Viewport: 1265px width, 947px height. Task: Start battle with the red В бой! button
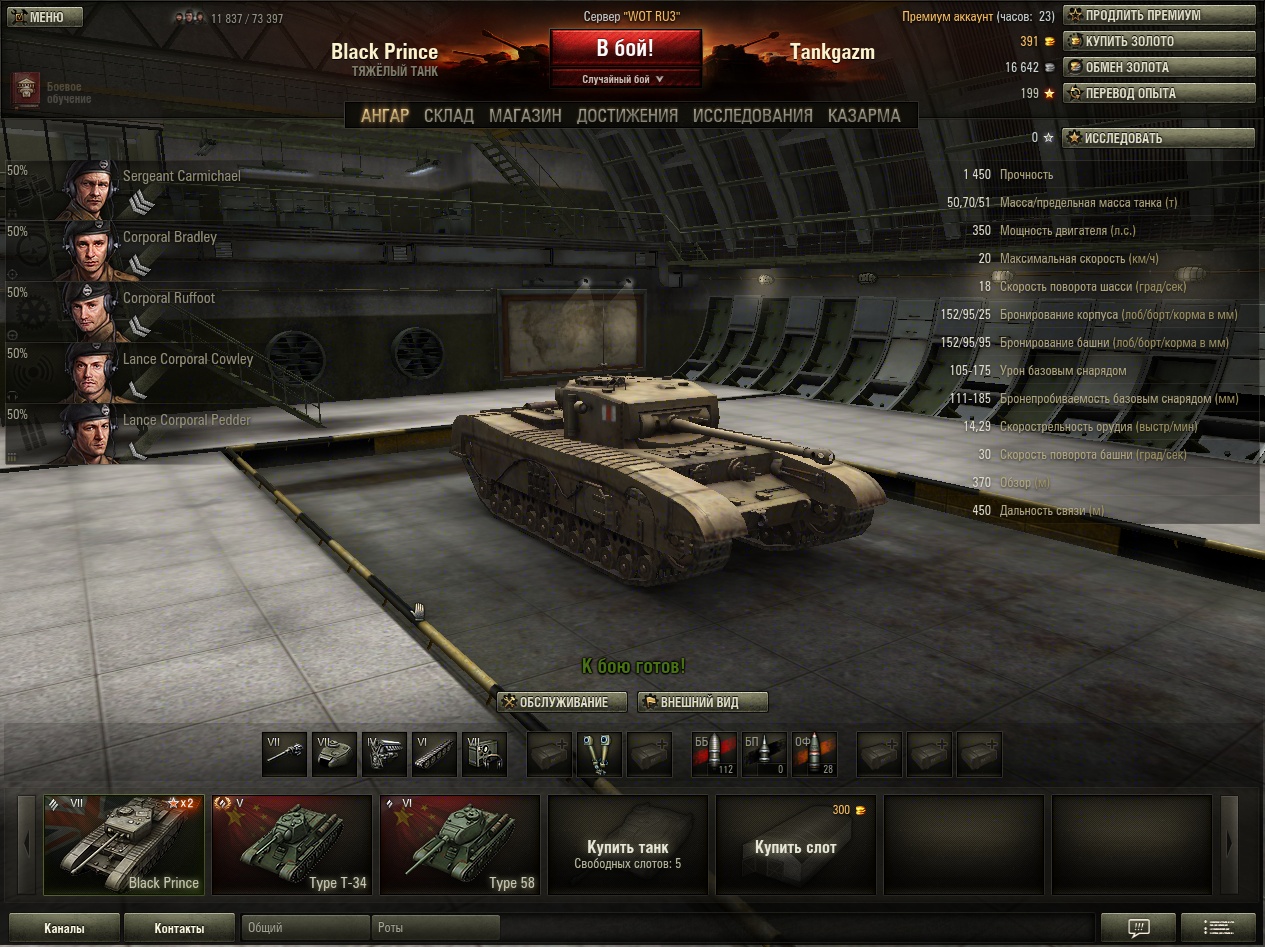[x=625, y=48]
